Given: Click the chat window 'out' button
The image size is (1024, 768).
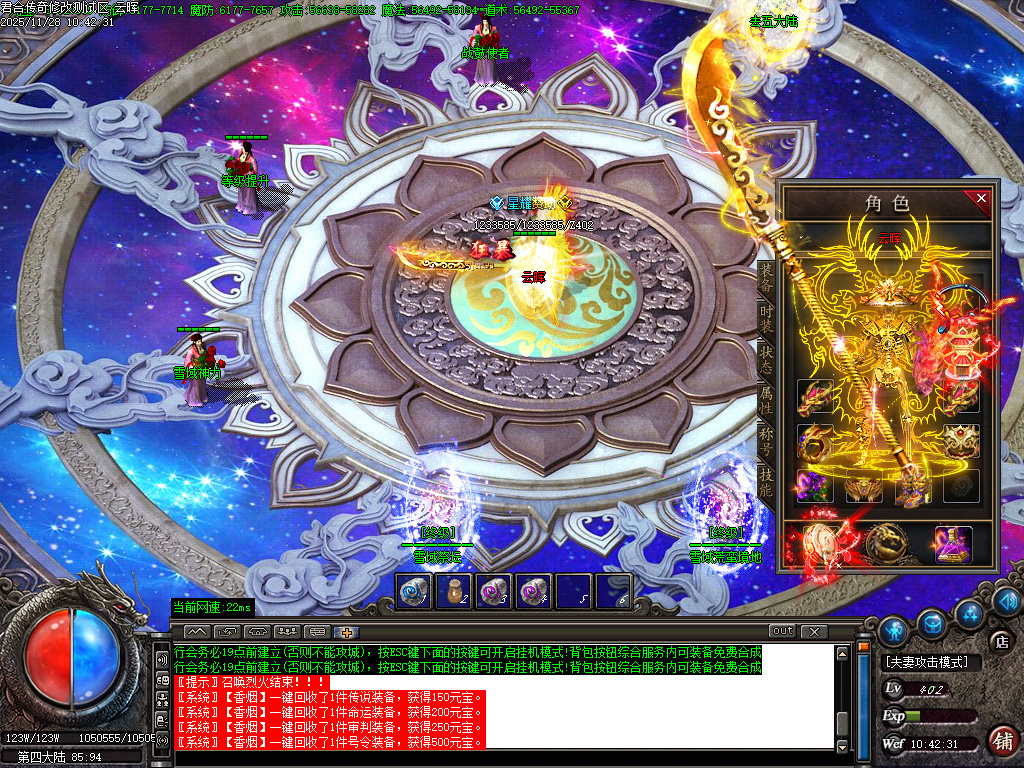Looking at the screenshot, I should [782, 631].
